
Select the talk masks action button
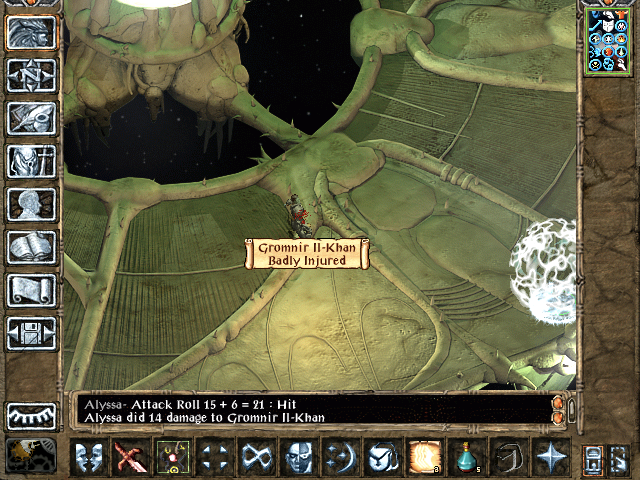tap(89, 457)
